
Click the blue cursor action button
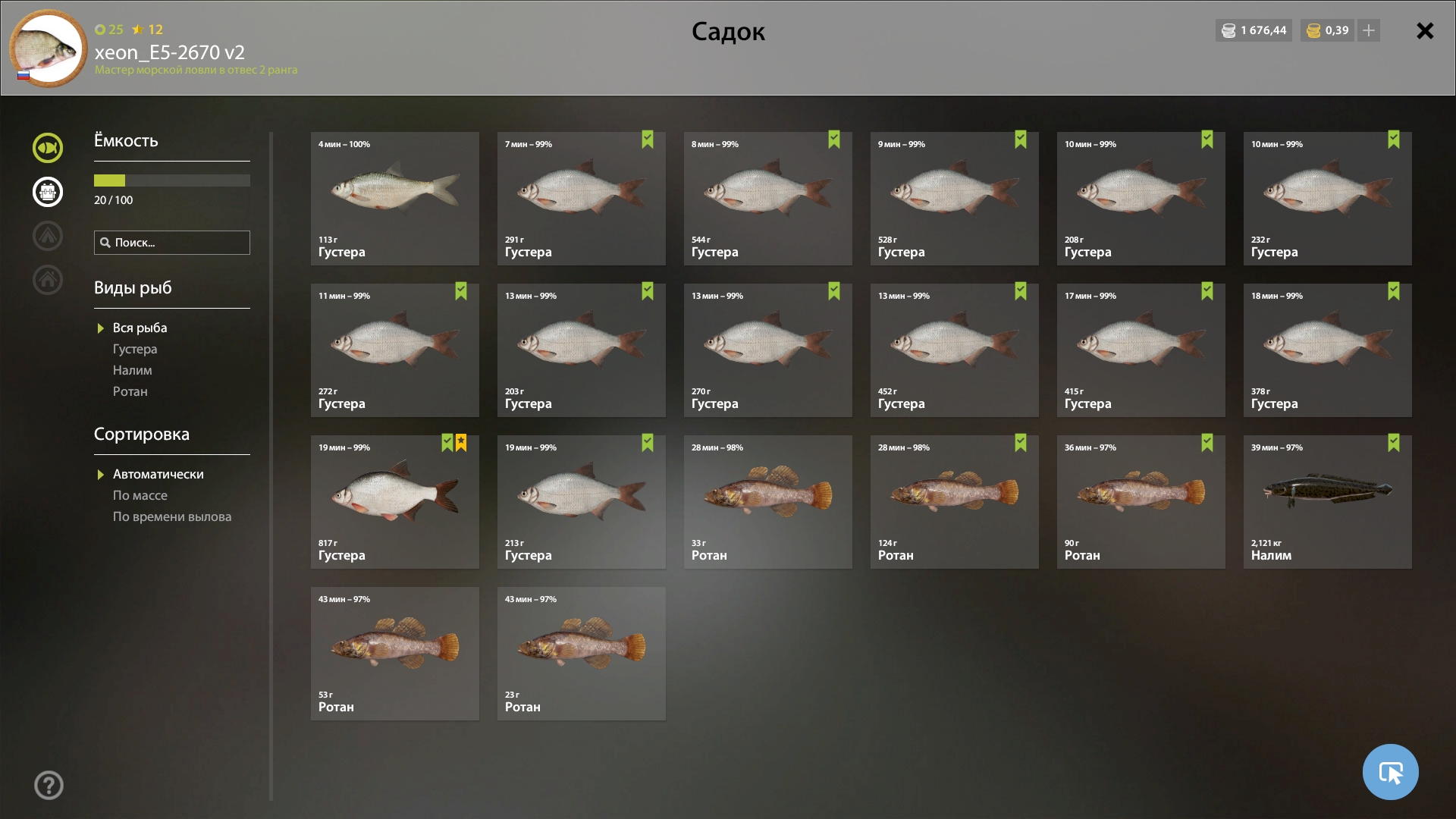pos(1390,772)
